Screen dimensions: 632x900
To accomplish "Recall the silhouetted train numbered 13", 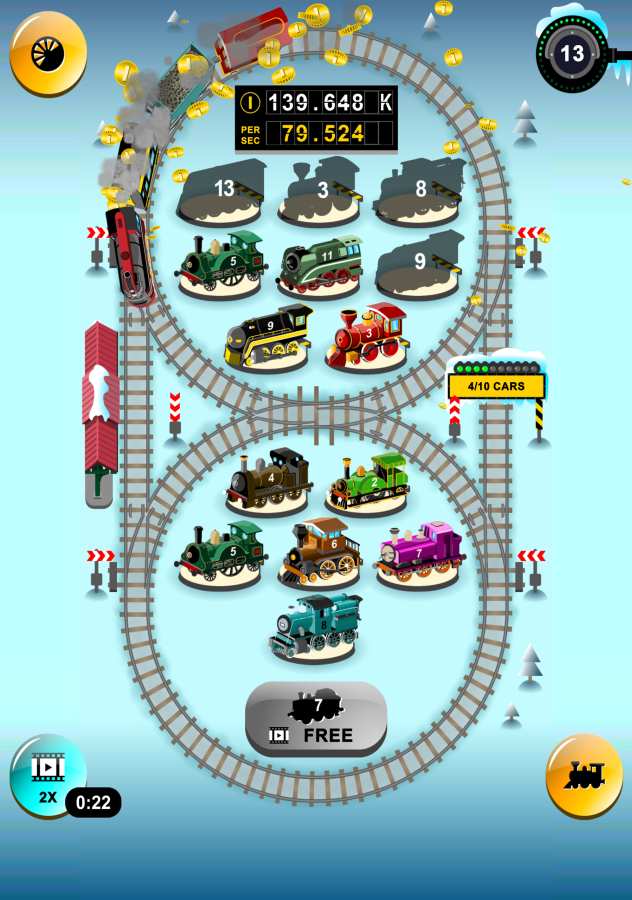I will click(x=222, y=192).
